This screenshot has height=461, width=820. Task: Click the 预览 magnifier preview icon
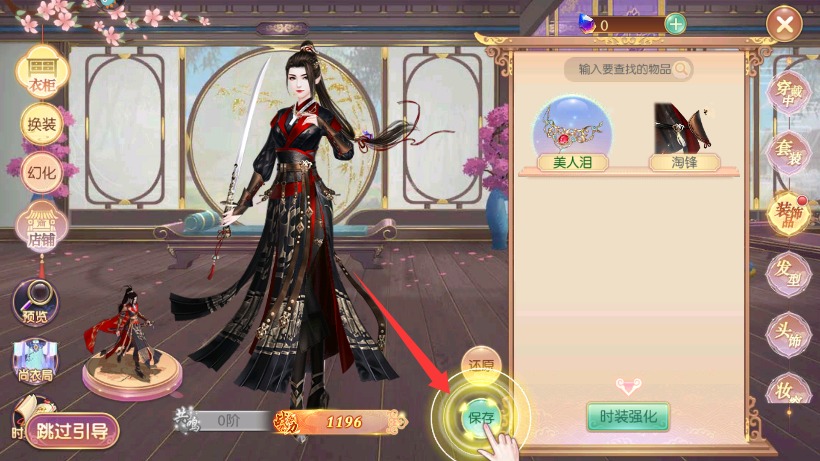pyautogui.click(x=35, y=300)
